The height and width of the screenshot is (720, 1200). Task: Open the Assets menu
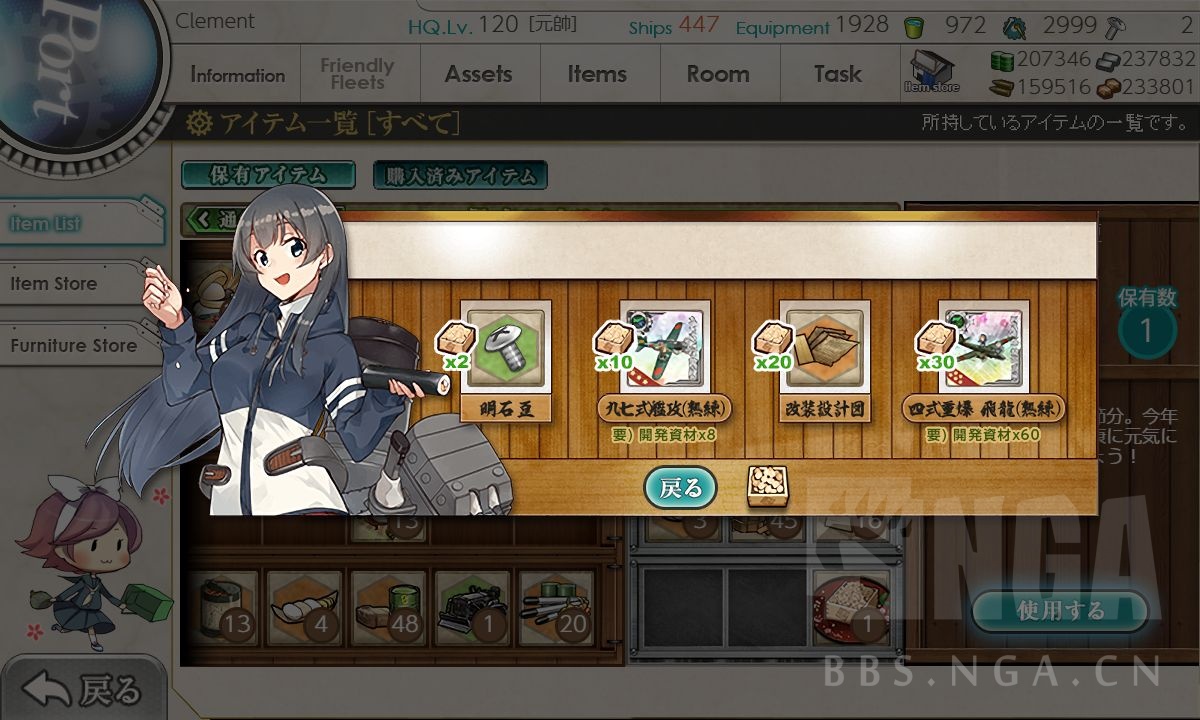point(478,75)
